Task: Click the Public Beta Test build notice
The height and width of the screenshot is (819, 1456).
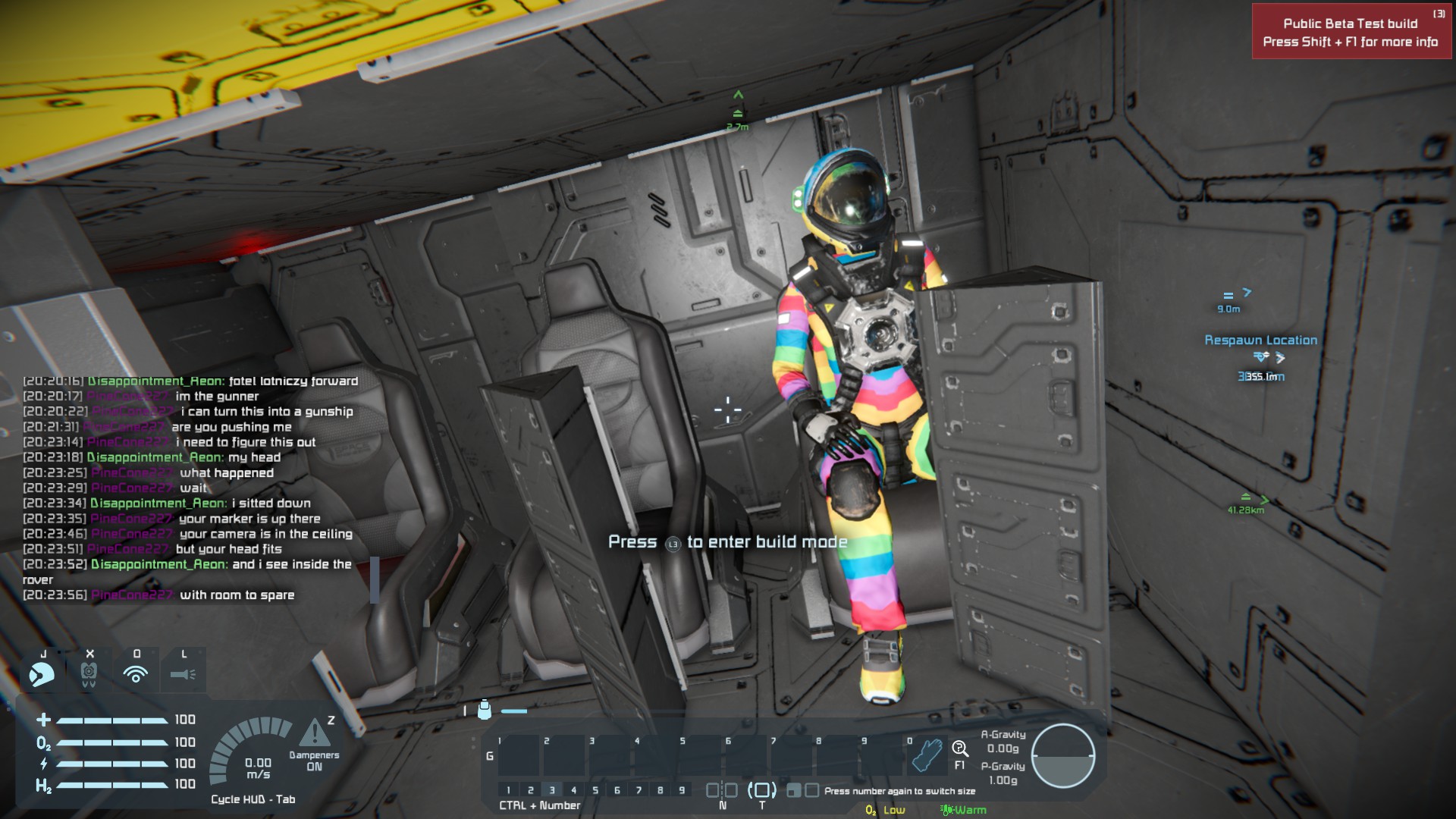Action: point(1351,33)
